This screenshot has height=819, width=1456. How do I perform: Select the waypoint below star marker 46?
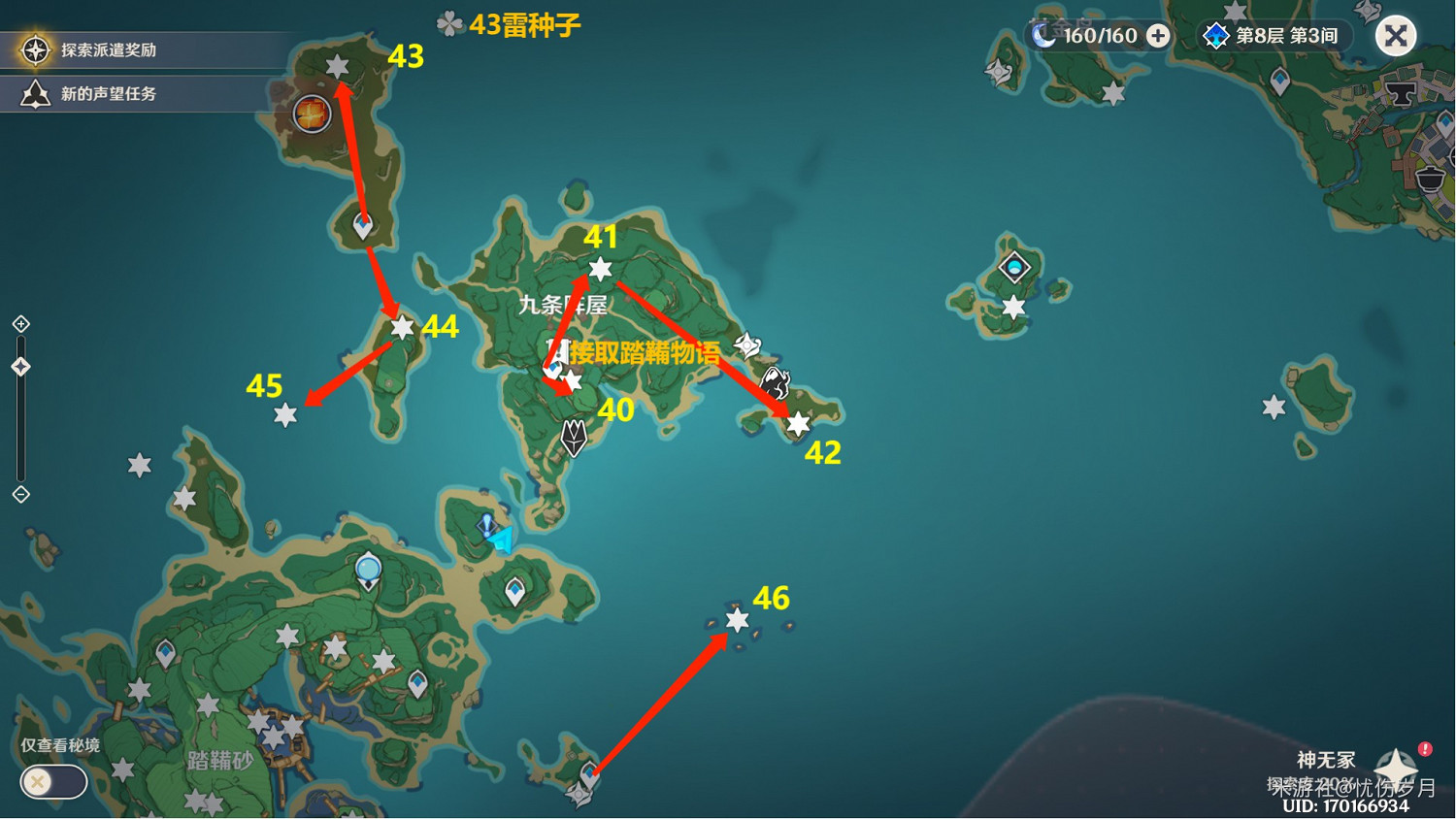[x=590, y=775]
